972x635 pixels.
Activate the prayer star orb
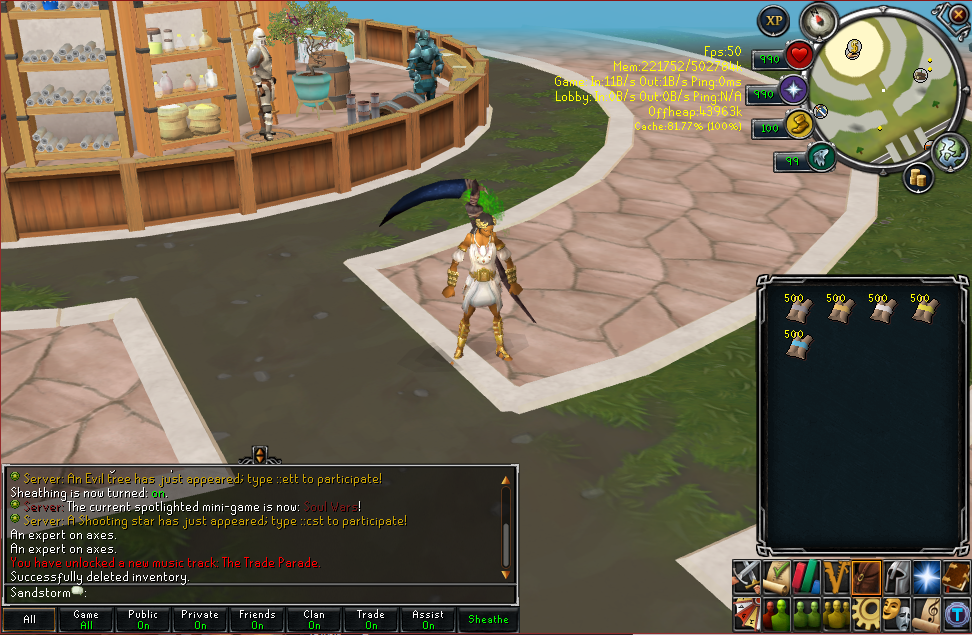(795, 90)
